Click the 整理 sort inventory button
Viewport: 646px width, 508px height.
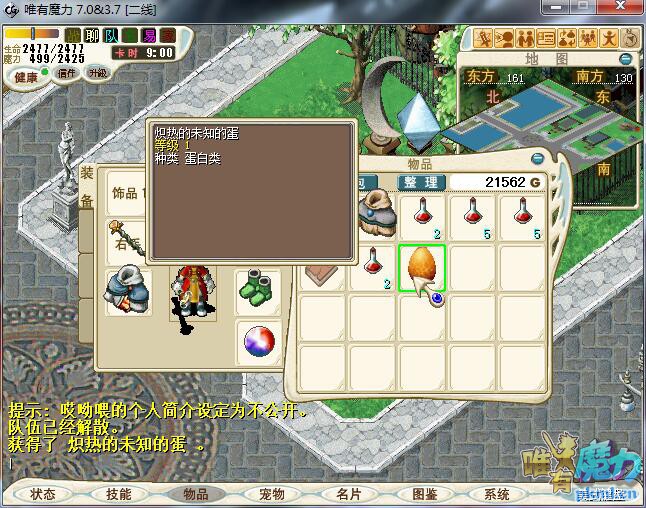[420, 182]
